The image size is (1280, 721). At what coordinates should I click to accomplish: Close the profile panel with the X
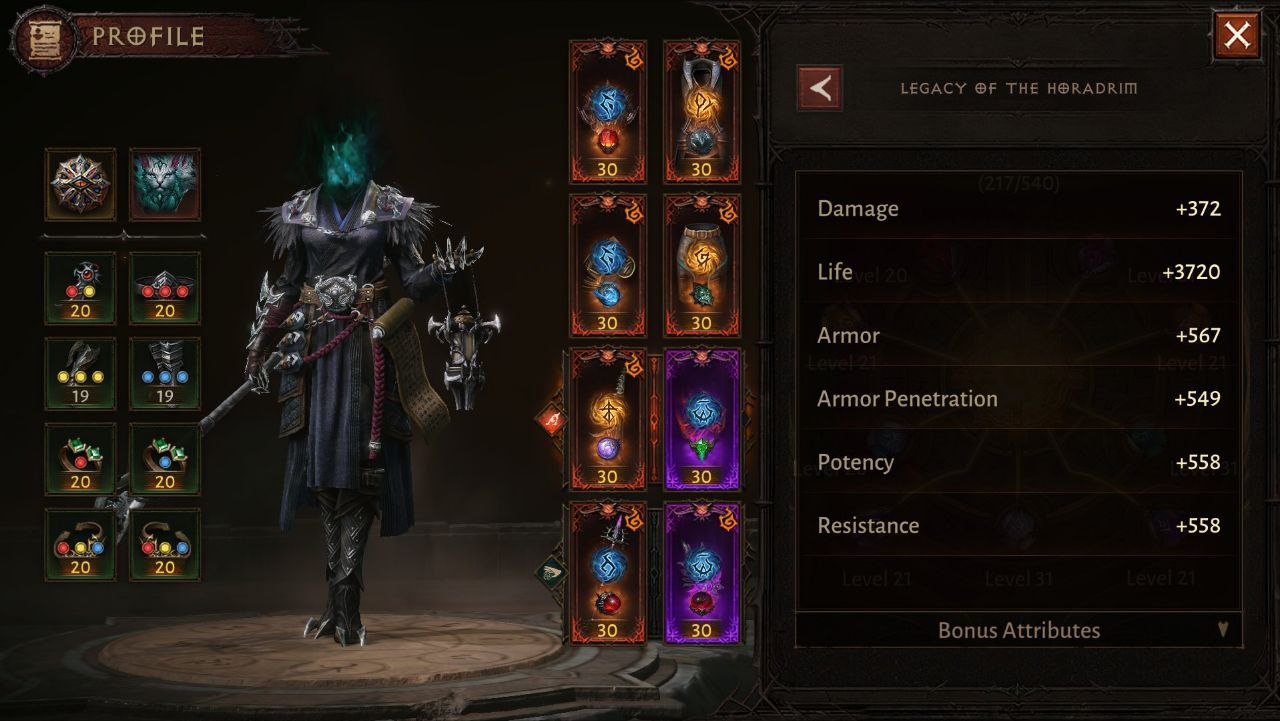click(x=1237, y=37)
